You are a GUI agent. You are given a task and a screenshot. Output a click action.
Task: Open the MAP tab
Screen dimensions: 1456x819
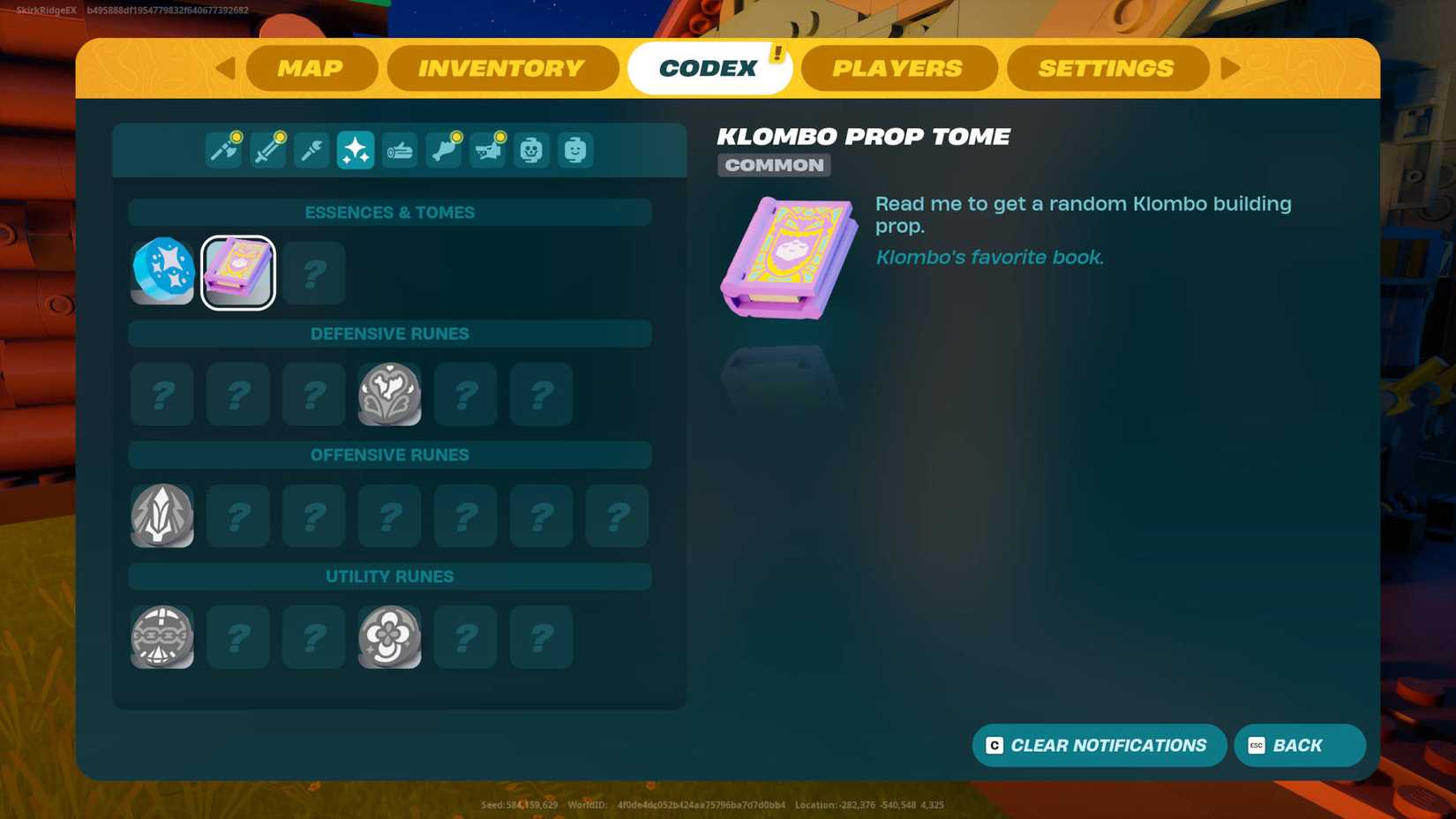(311, 68)
